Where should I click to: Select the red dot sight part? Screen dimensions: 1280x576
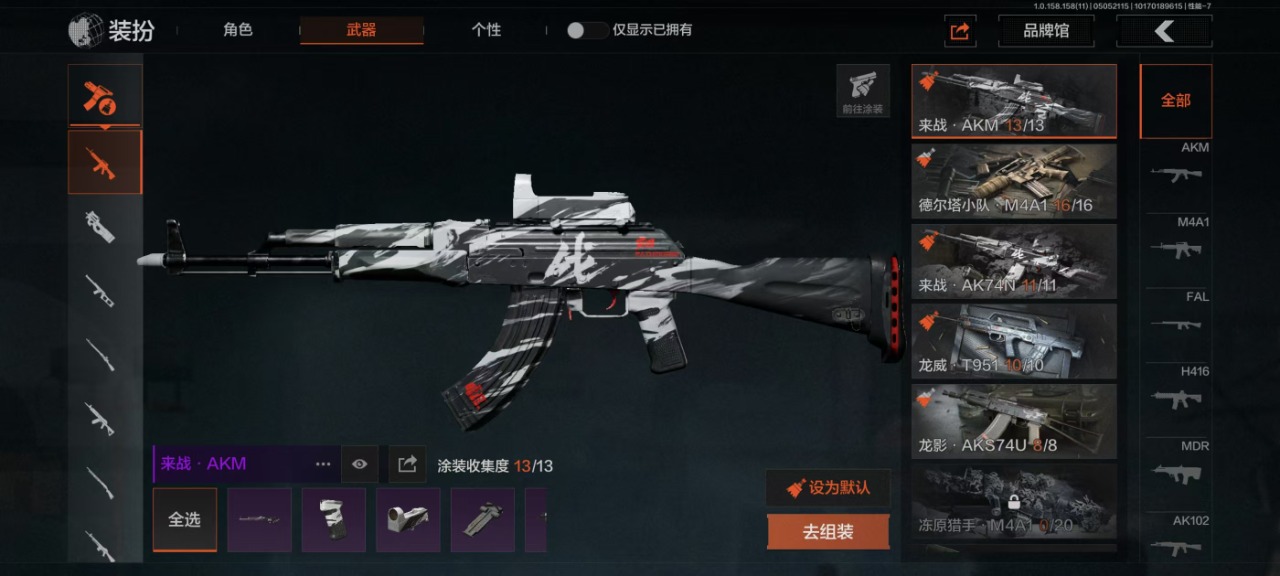click(x=408, y=520)
